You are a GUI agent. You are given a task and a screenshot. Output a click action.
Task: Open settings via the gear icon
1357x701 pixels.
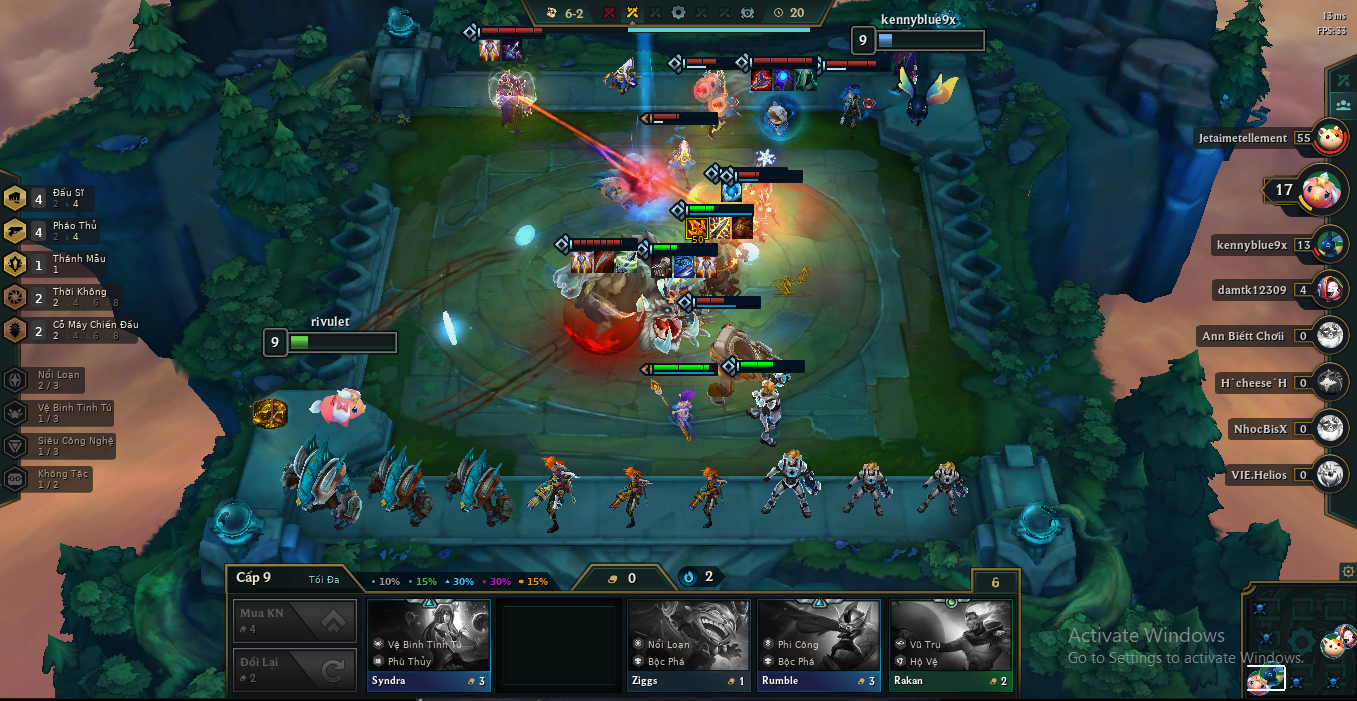tap(1347, 572)
